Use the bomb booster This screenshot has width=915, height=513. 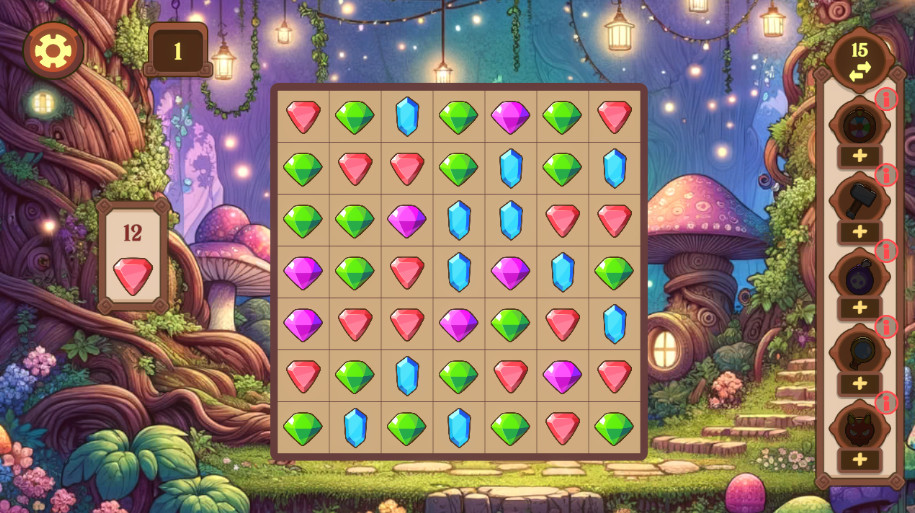pyautogui.click(x=859, y=276)
